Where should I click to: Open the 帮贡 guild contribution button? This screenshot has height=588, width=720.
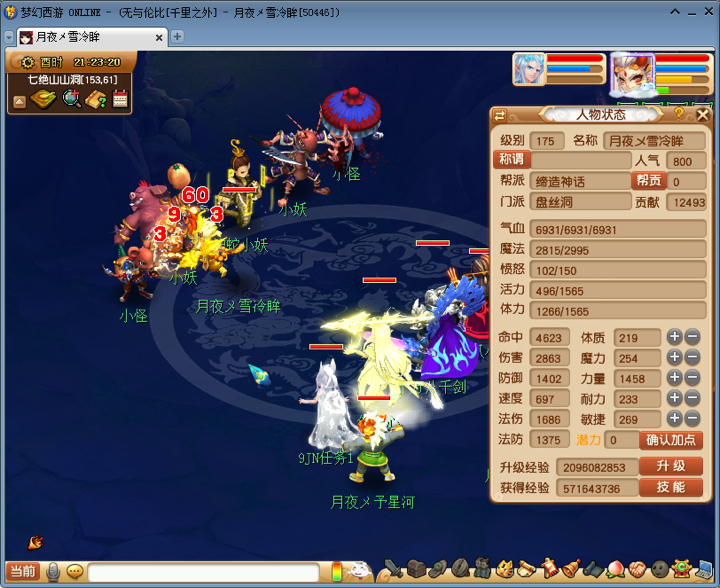pyautogui.click(x=648, y=181)
